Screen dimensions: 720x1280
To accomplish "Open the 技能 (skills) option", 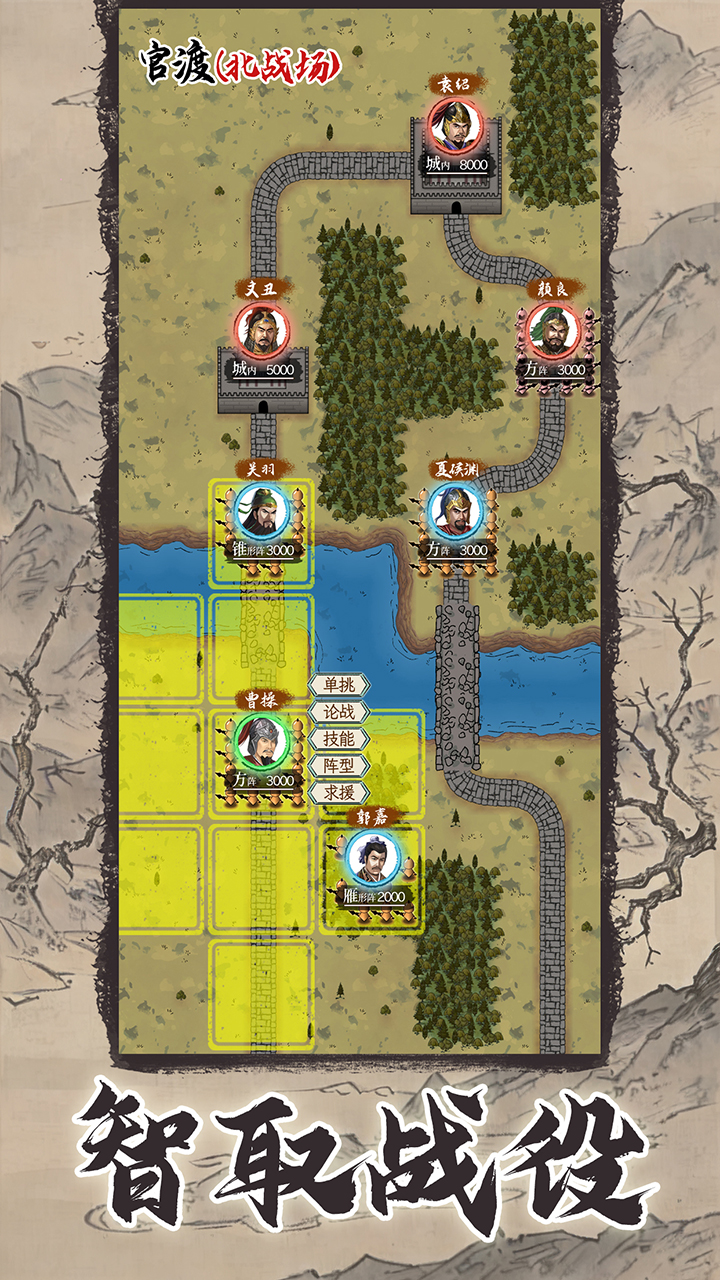I will 338,739.
